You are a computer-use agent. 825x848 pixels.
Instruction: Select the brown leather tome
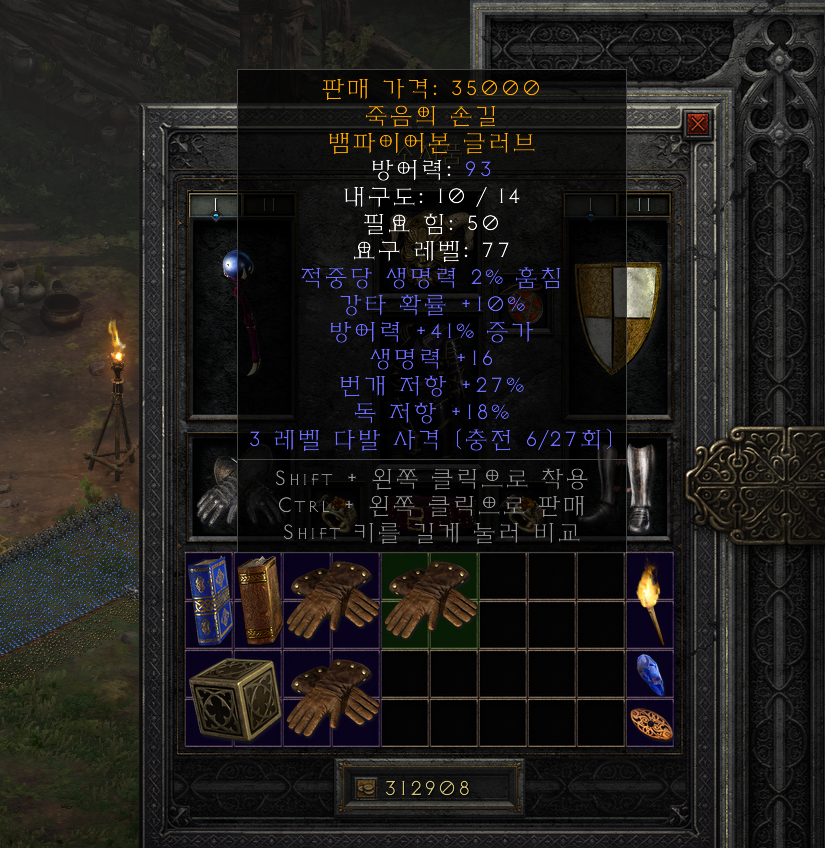[258, 600]
